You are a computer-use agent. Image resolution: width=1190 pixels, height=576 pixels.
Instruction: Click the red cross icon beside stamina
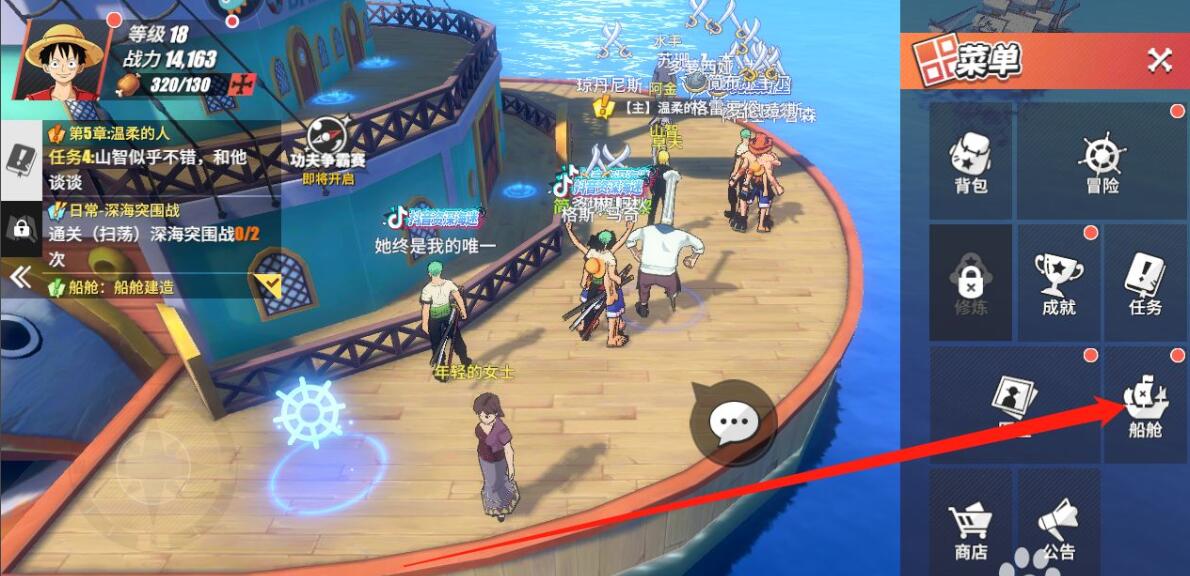click(x=242, y=84)
